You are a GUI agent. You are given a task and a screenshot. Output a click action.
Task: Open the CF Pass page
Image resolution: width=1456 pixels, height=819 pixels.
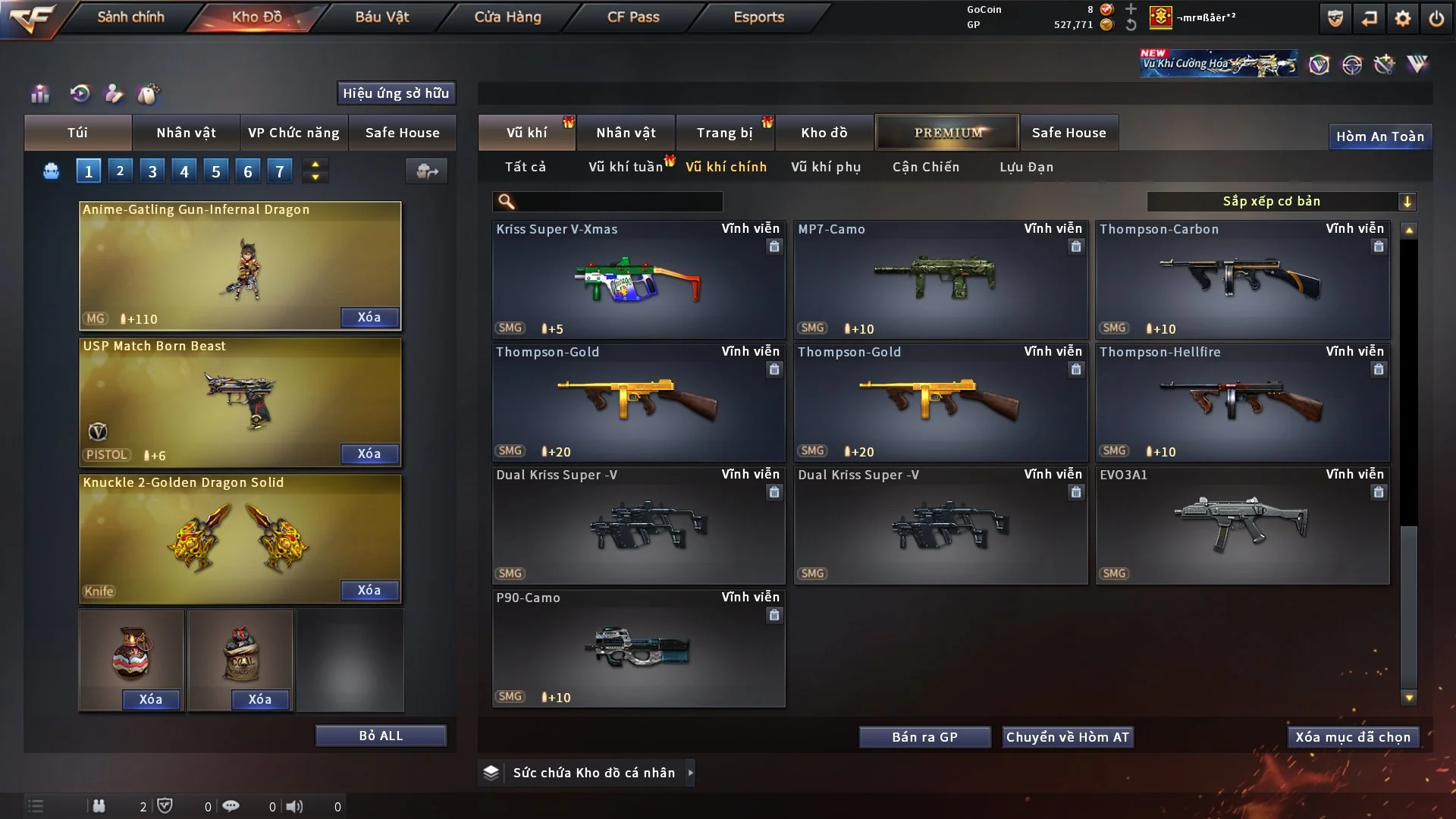point(633,17)
